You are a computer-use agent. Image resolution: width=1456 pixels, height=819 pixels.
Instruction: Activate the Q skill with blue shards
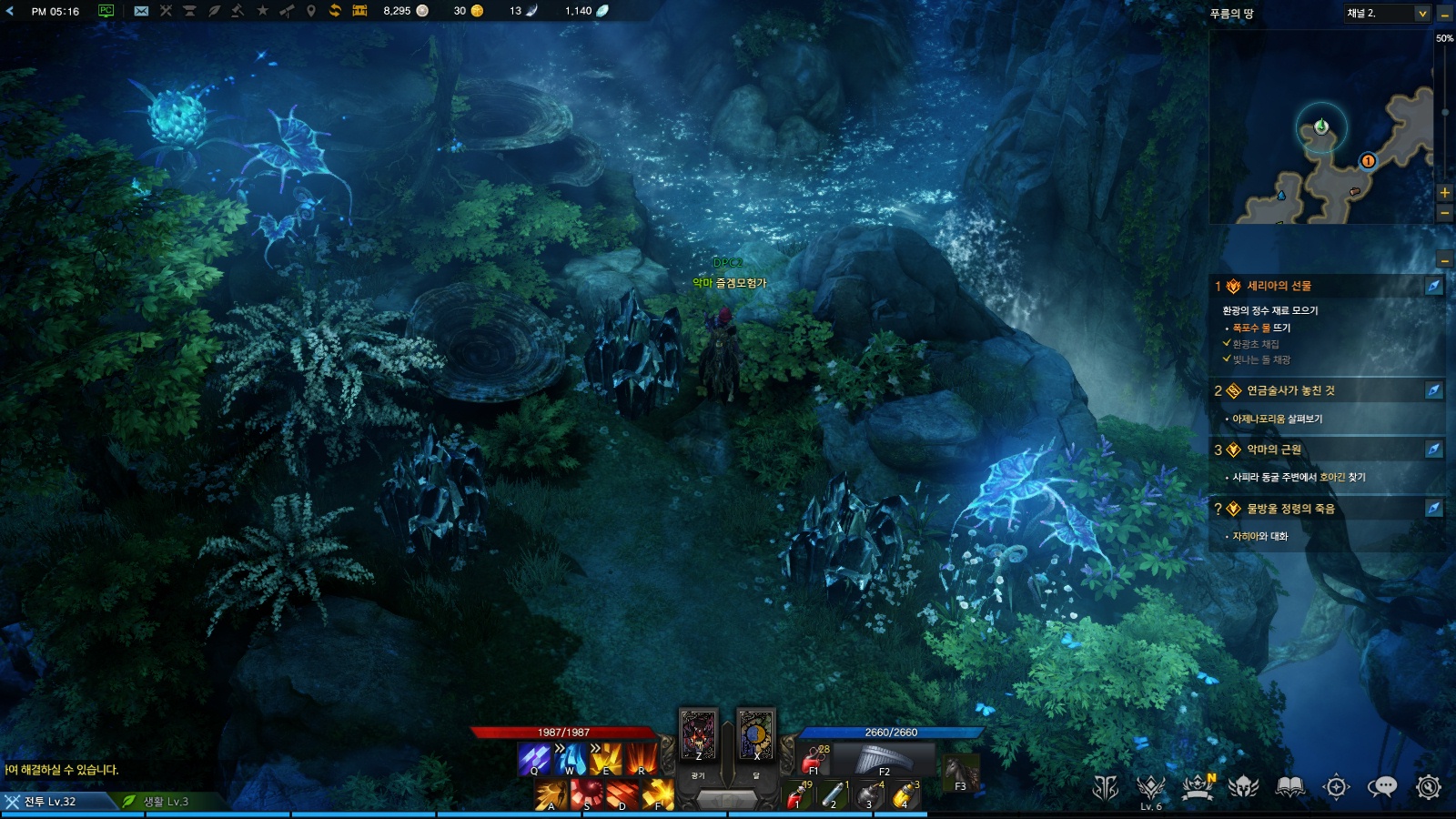pyautogui.click(x=534, y=759)
